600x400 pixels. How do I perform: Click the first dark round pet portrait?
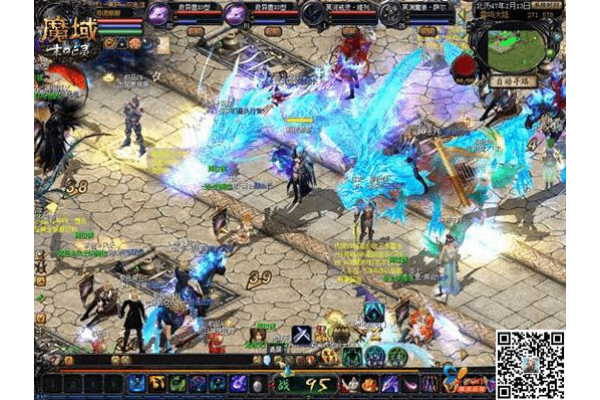click(x=314, y=13)
